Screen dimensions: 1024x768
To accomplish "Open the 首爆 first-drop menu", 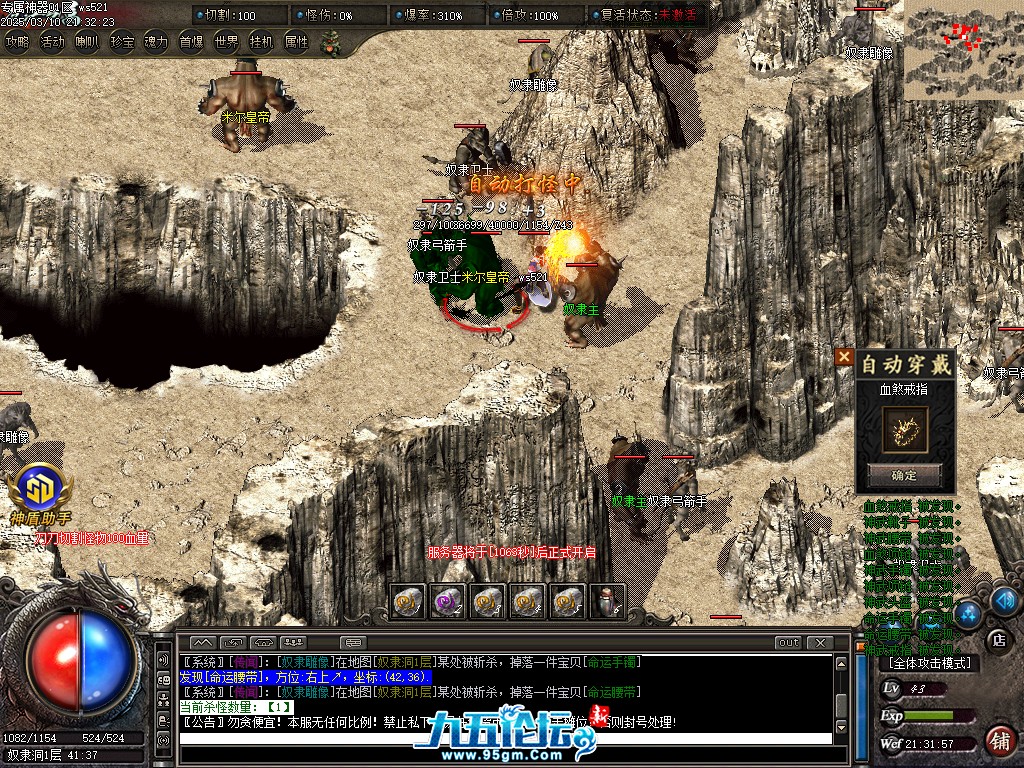I will click(x=191, y=42).
